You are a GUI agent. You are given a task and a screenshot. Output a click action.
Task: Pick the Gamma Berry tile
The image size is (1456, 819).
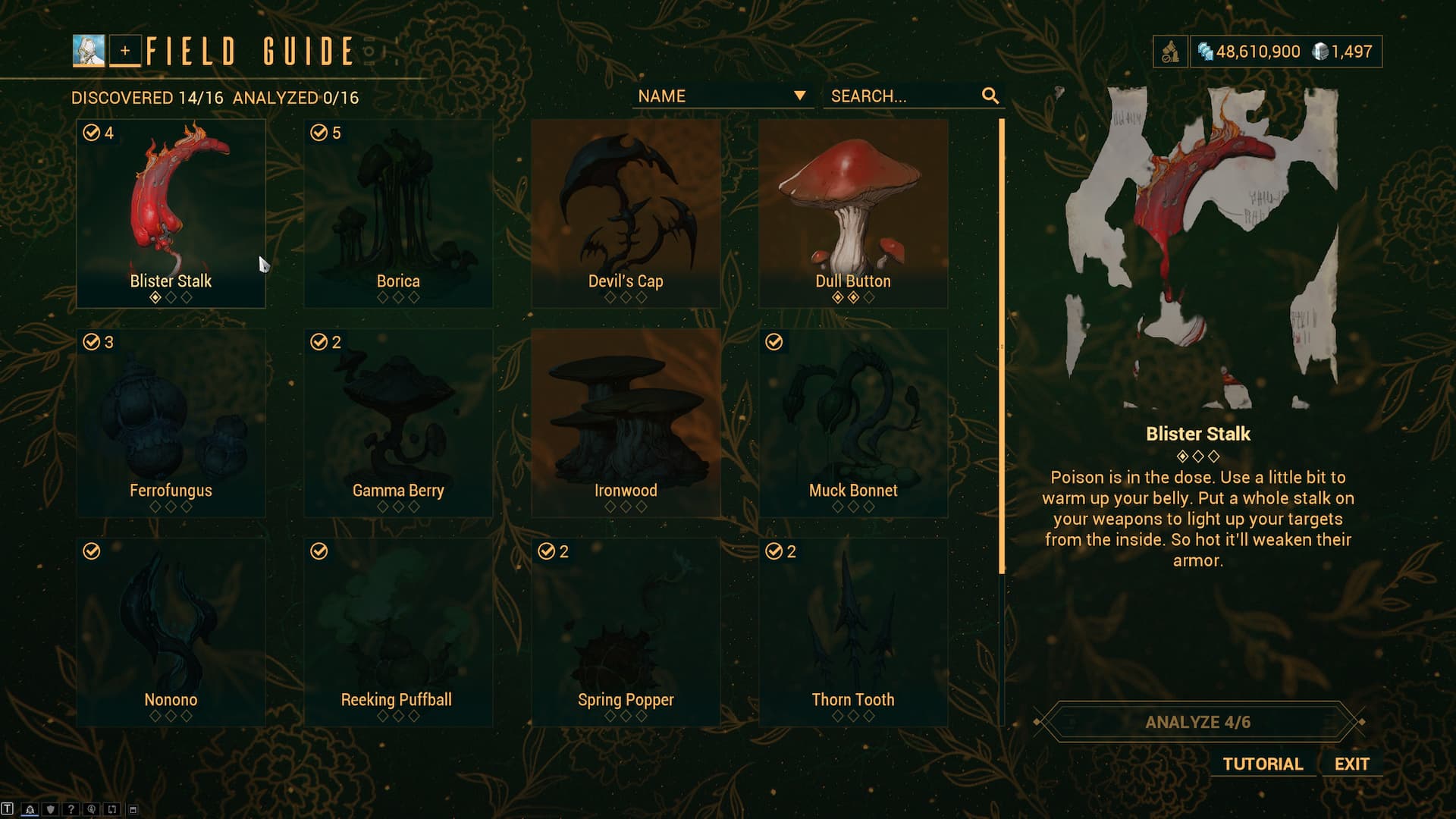click(398, 422)
